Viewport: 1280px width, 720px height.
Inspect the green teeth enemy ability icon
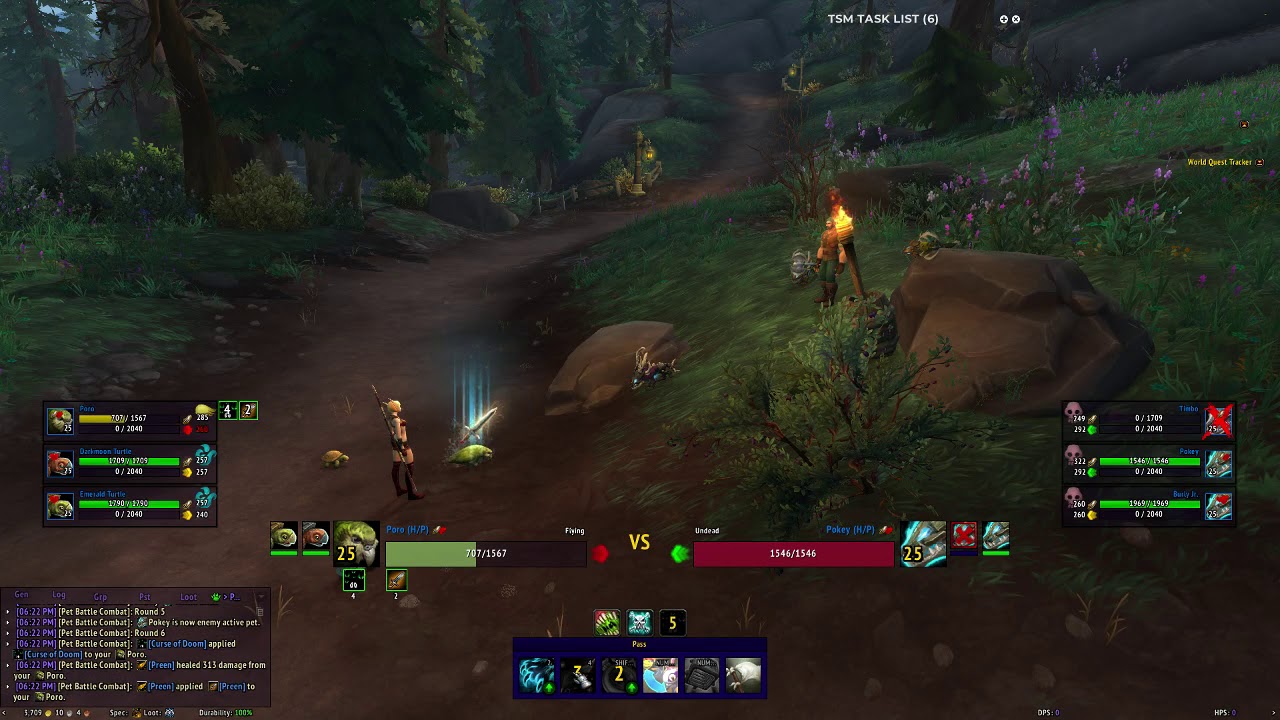click(607, 623)
